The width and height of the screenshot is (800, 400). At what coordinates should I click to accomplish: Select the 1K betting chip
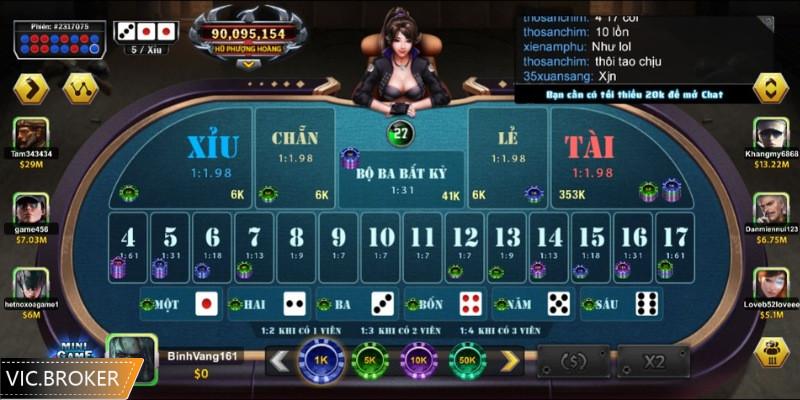coord(321,360)
